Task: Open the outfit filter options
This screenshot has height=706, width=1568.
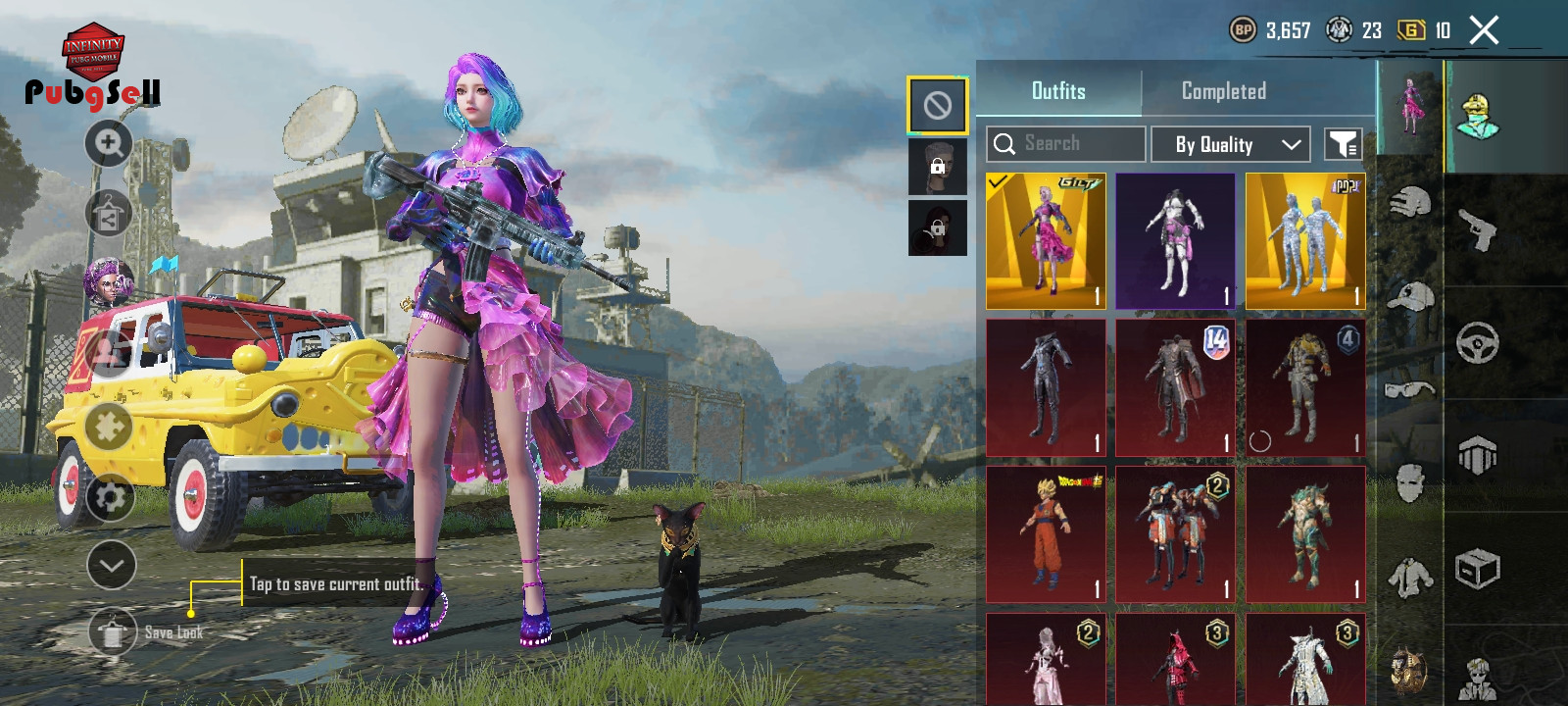Action: (x=1343, y=144)
